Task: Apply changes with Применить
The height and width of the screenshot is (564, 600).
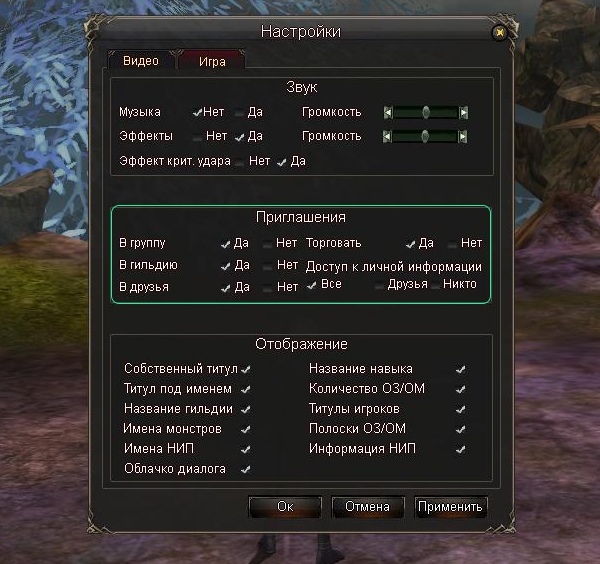Action: point(450,506)
